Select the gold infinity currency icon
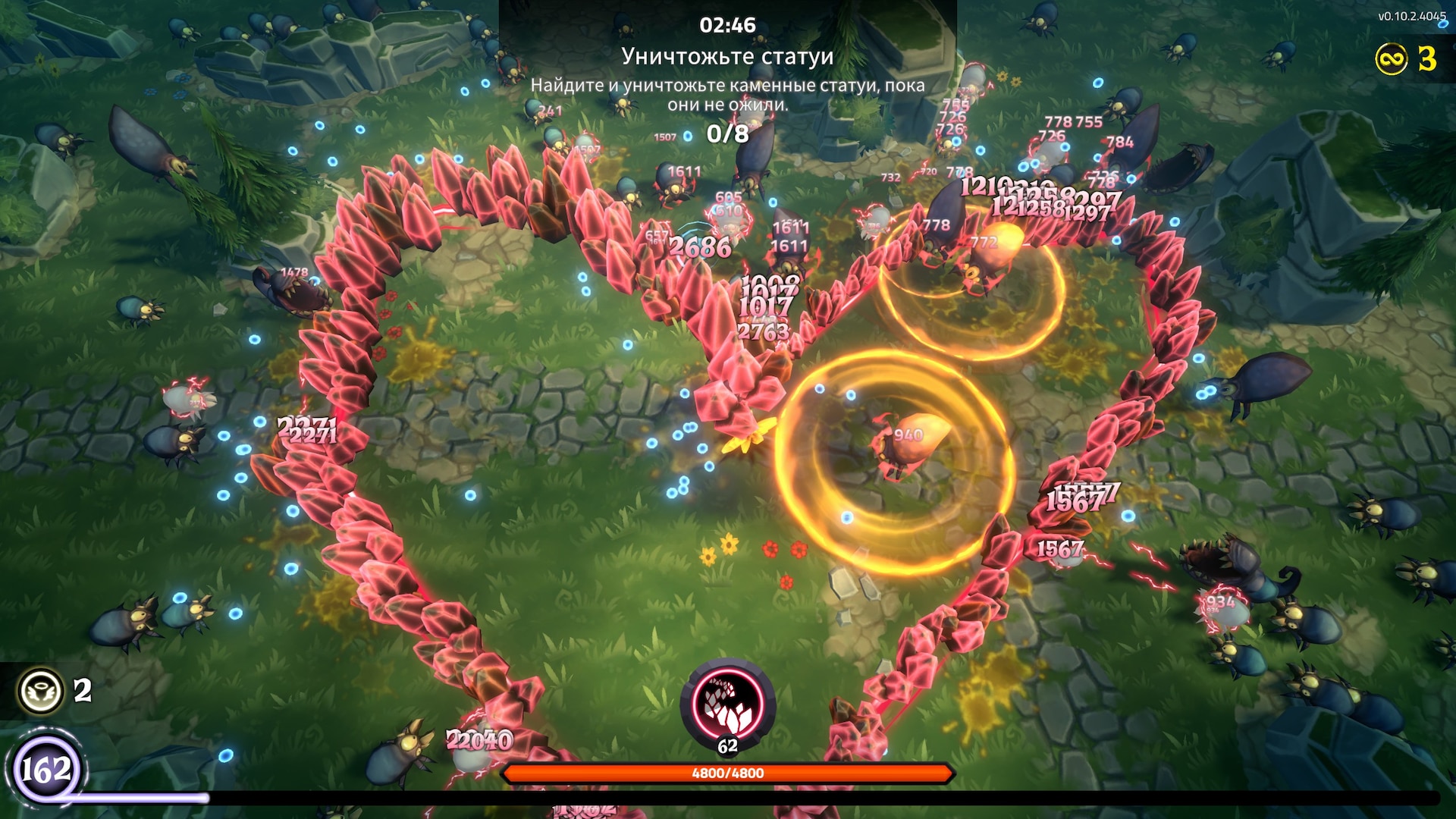Screen dimensions: 1456x819 (x=1392, y=59)
